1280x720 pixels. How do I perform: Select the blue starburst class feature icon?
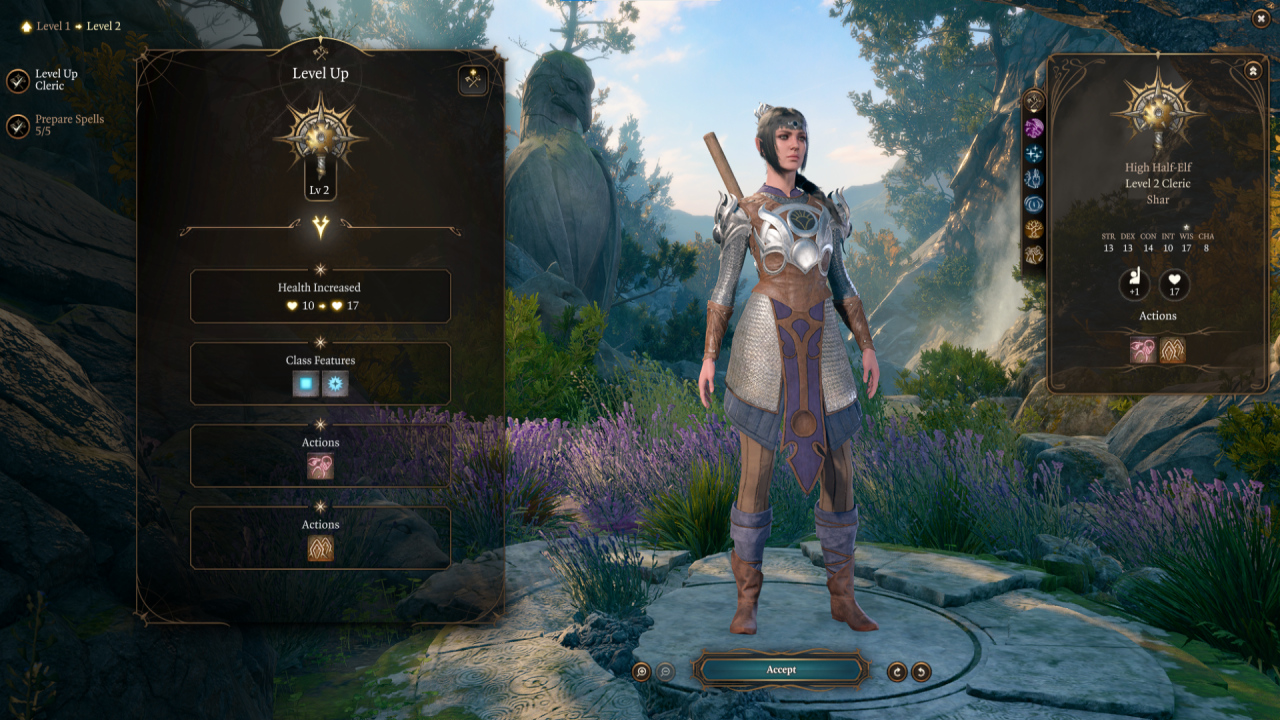click(x=335, y=384)
